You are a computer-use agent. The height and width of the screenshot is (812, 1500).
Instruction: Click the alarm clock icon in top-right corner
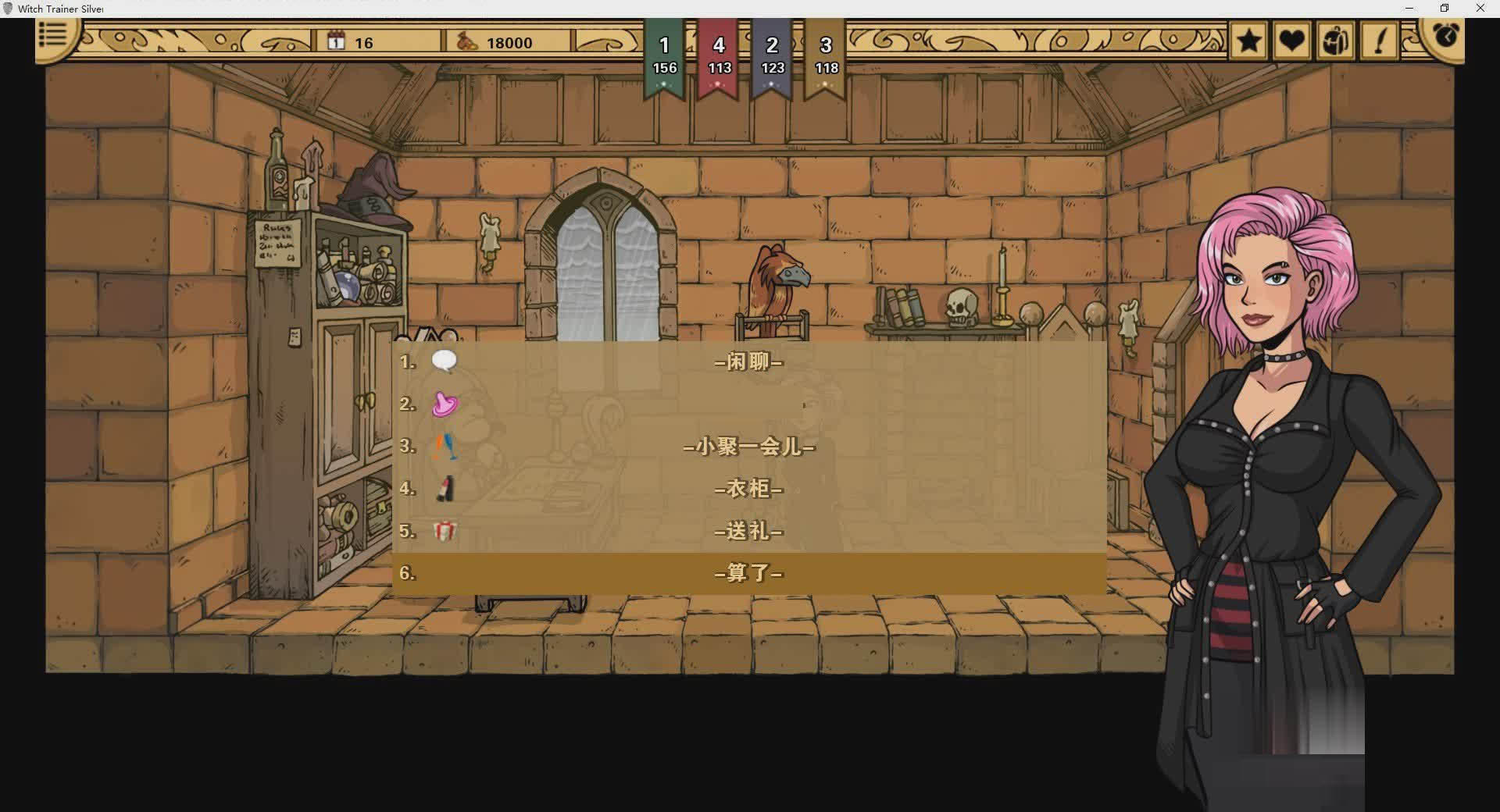[x=1447, y=35]
